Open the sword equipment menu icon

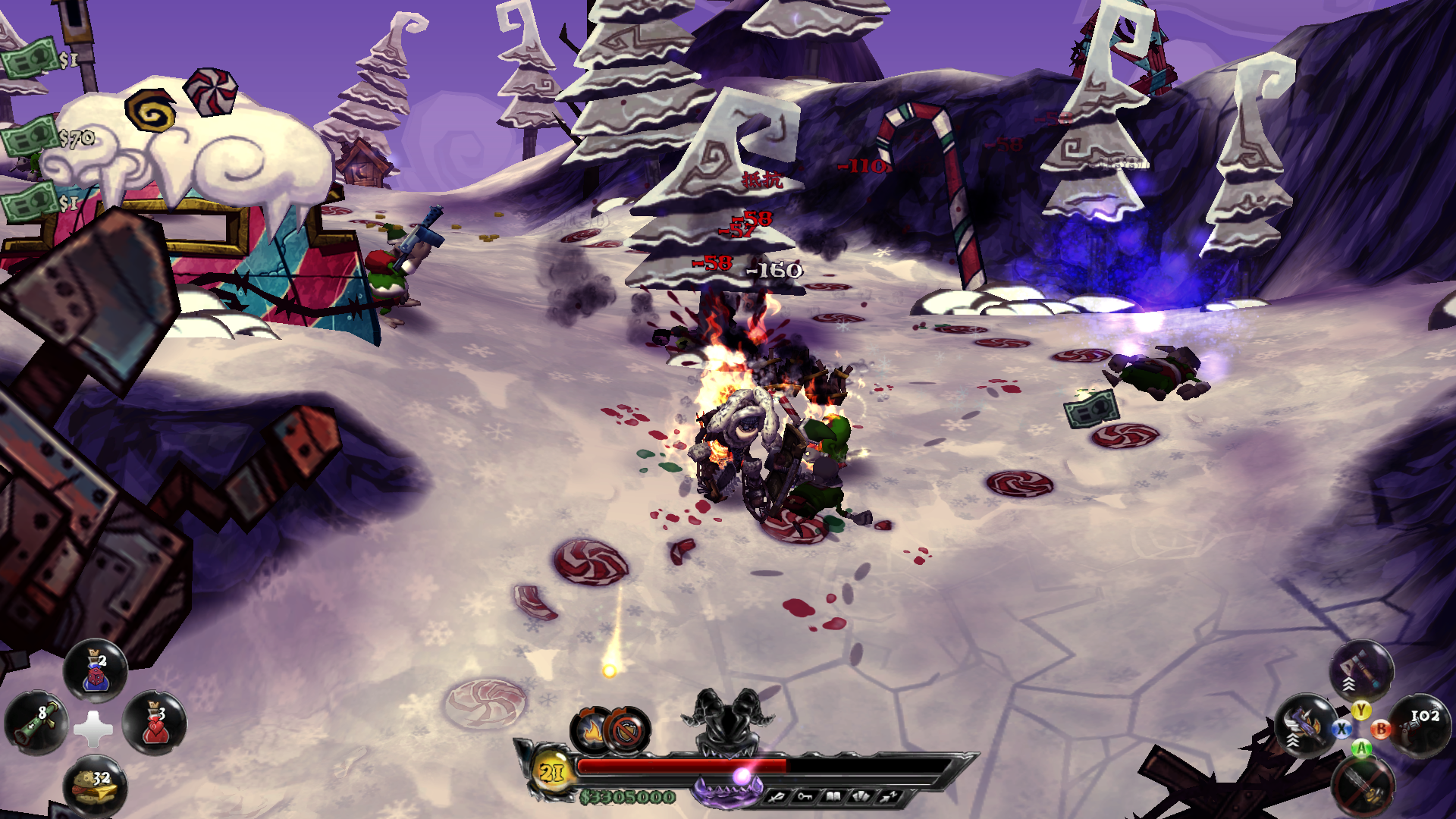click(777, 797)
